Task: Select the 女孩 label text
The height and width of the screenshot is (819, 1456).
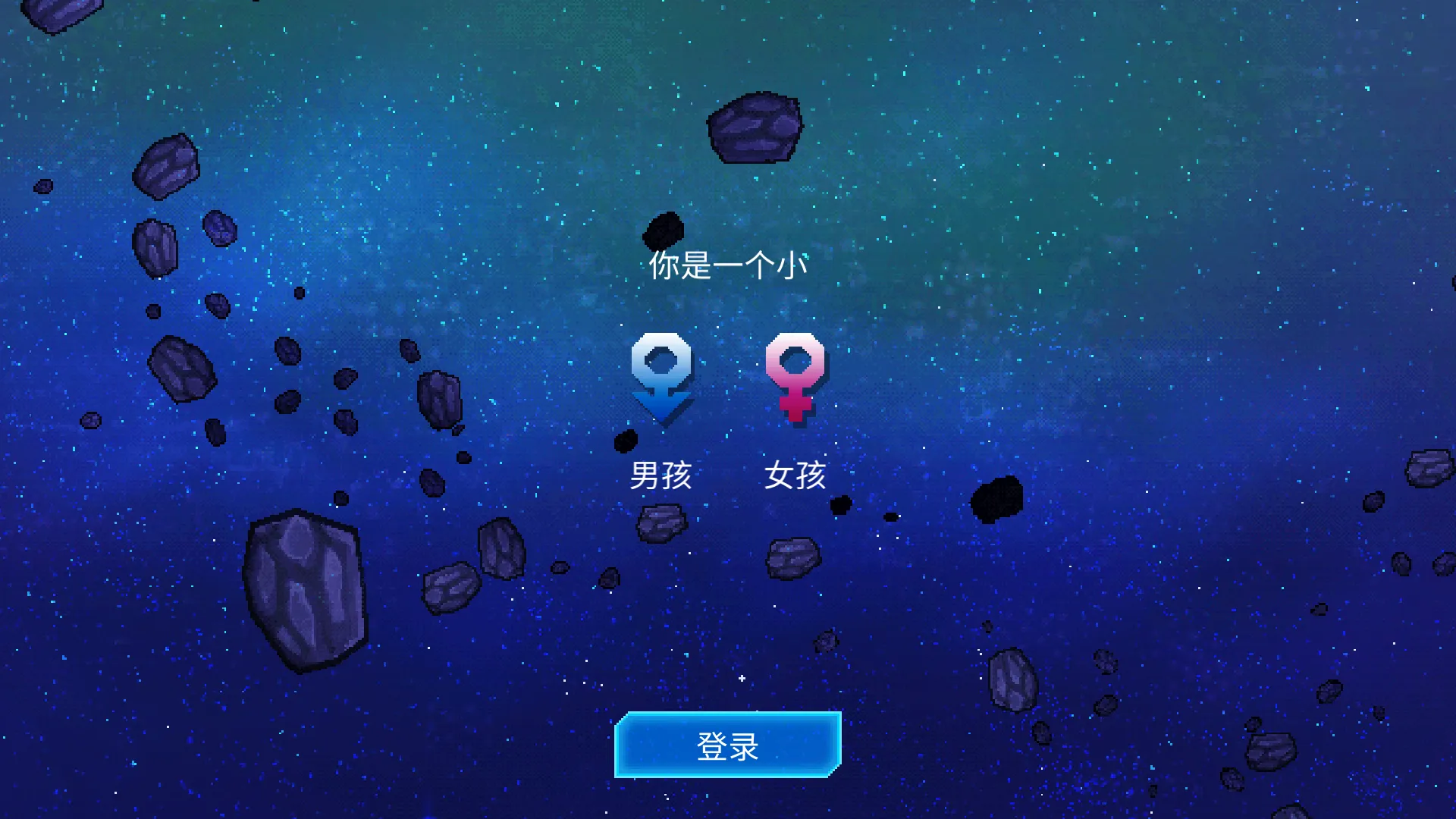Action: click(x=798, y=474)
